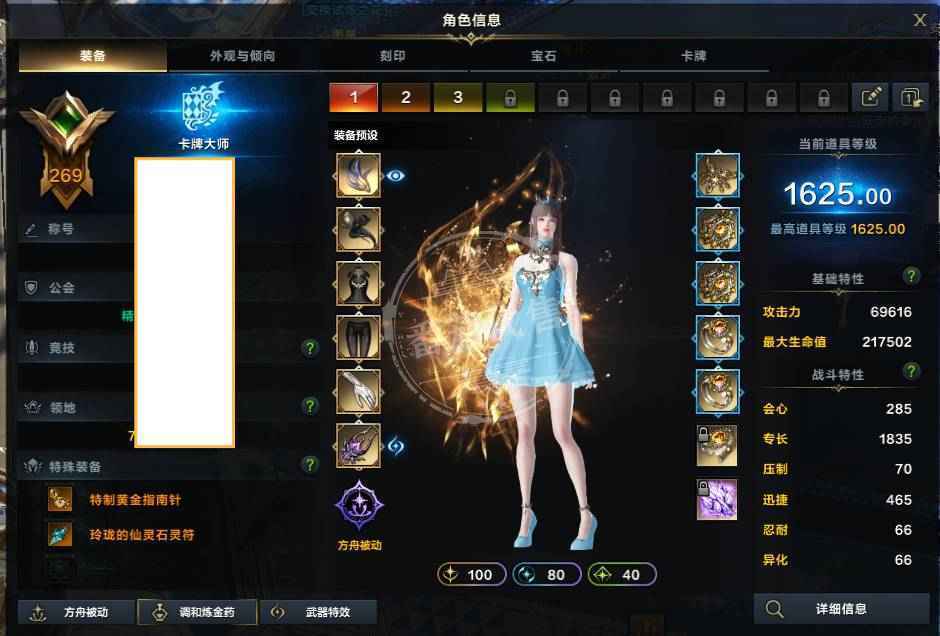
Task: Open the 调和炼金药 panel
Action: click(196, 612)
